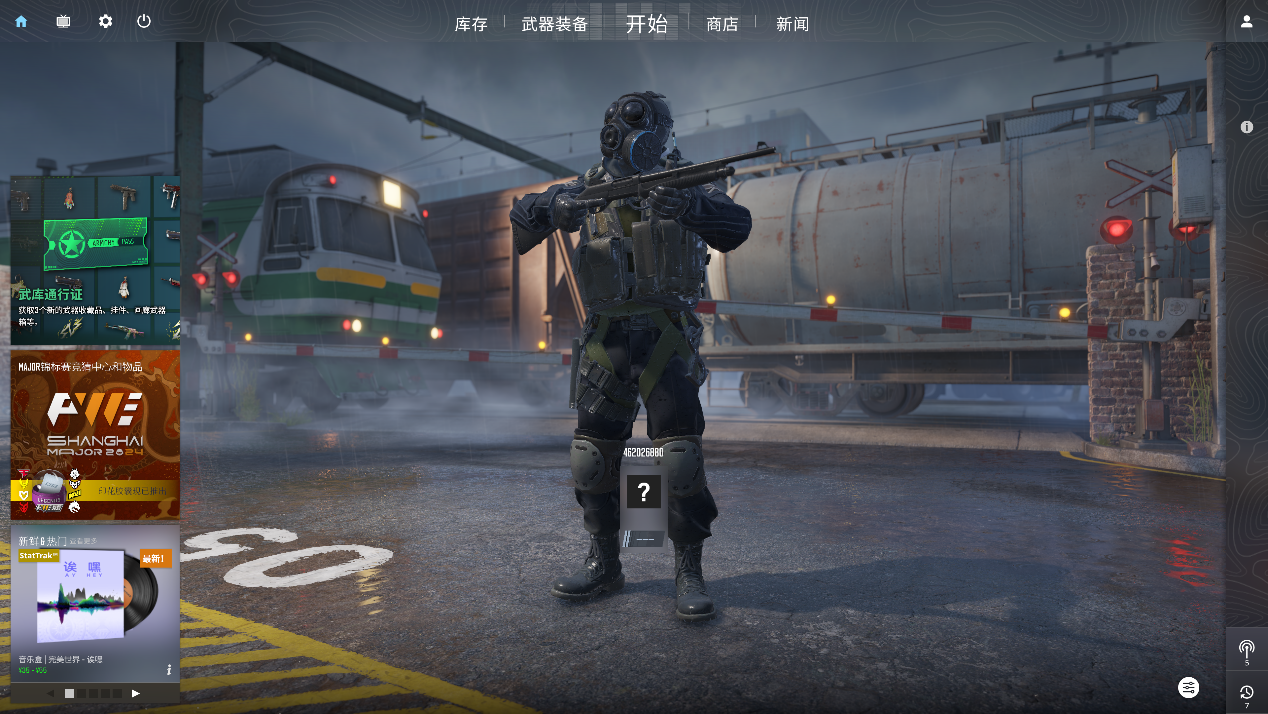Open the watch TV icon
Image resolution: width=1268 pixels, height=714 pixels.
pos(63,21)
